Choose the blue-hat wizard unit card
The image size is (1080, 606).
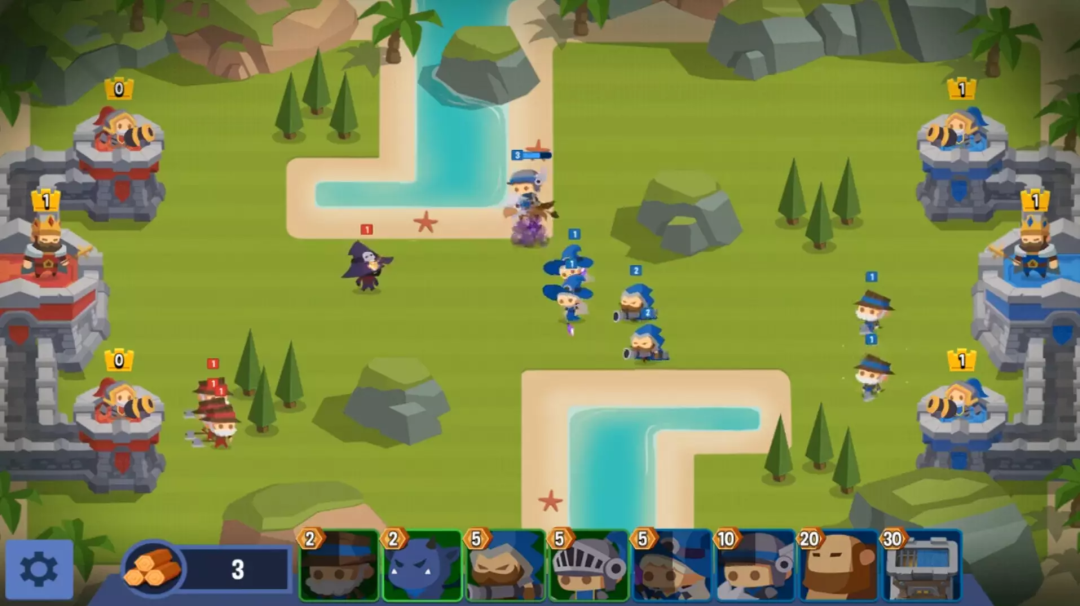[672, 567]
